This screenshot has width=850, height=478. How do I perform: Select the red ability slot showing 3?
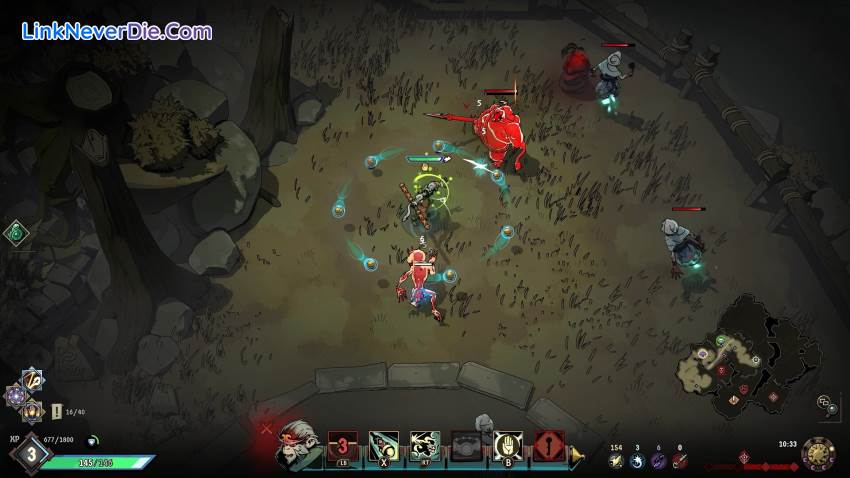[x=343, y=445]
